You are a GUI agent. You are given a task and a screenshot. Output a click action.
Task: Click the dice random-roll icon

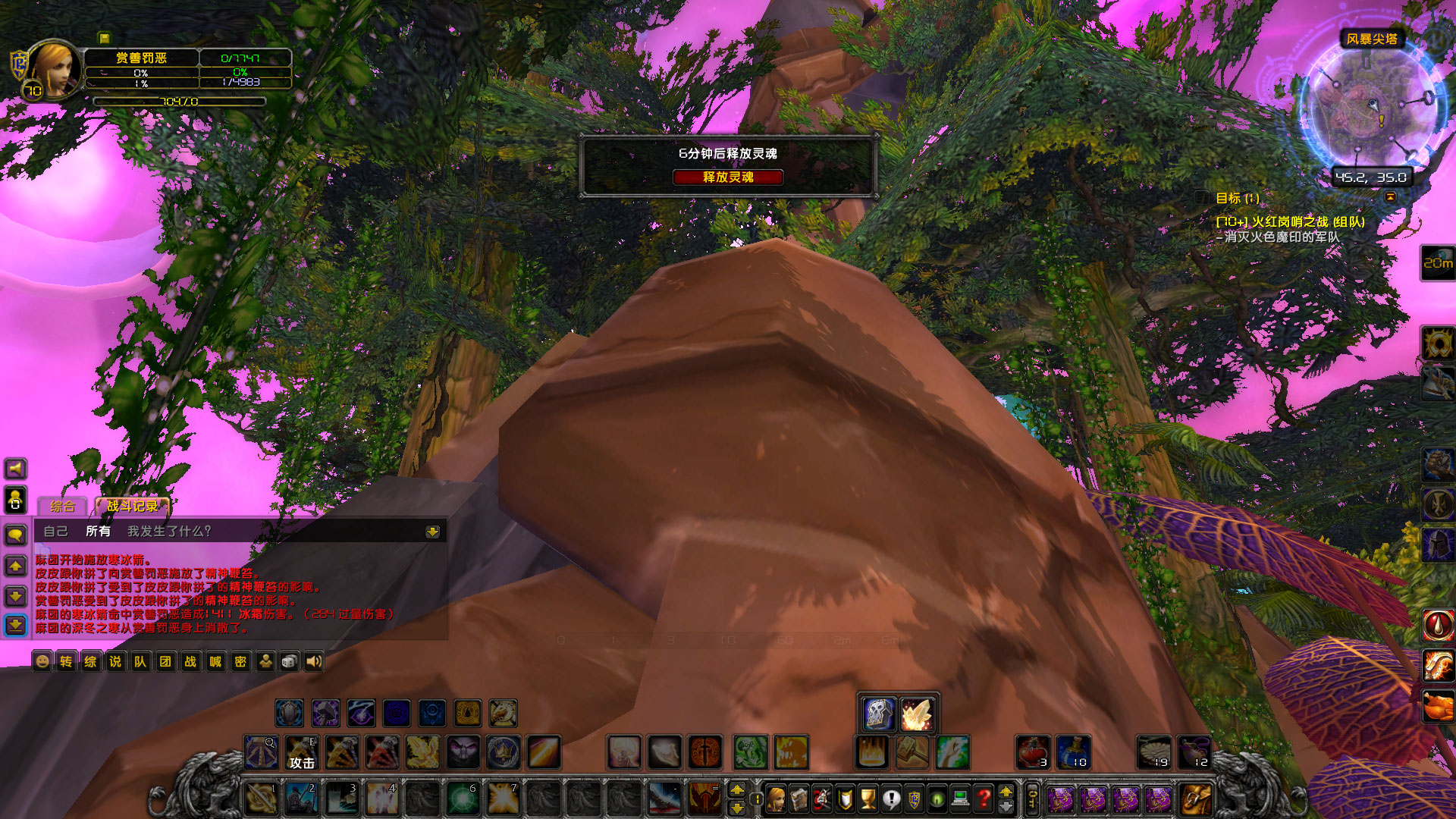click(290, 661)
